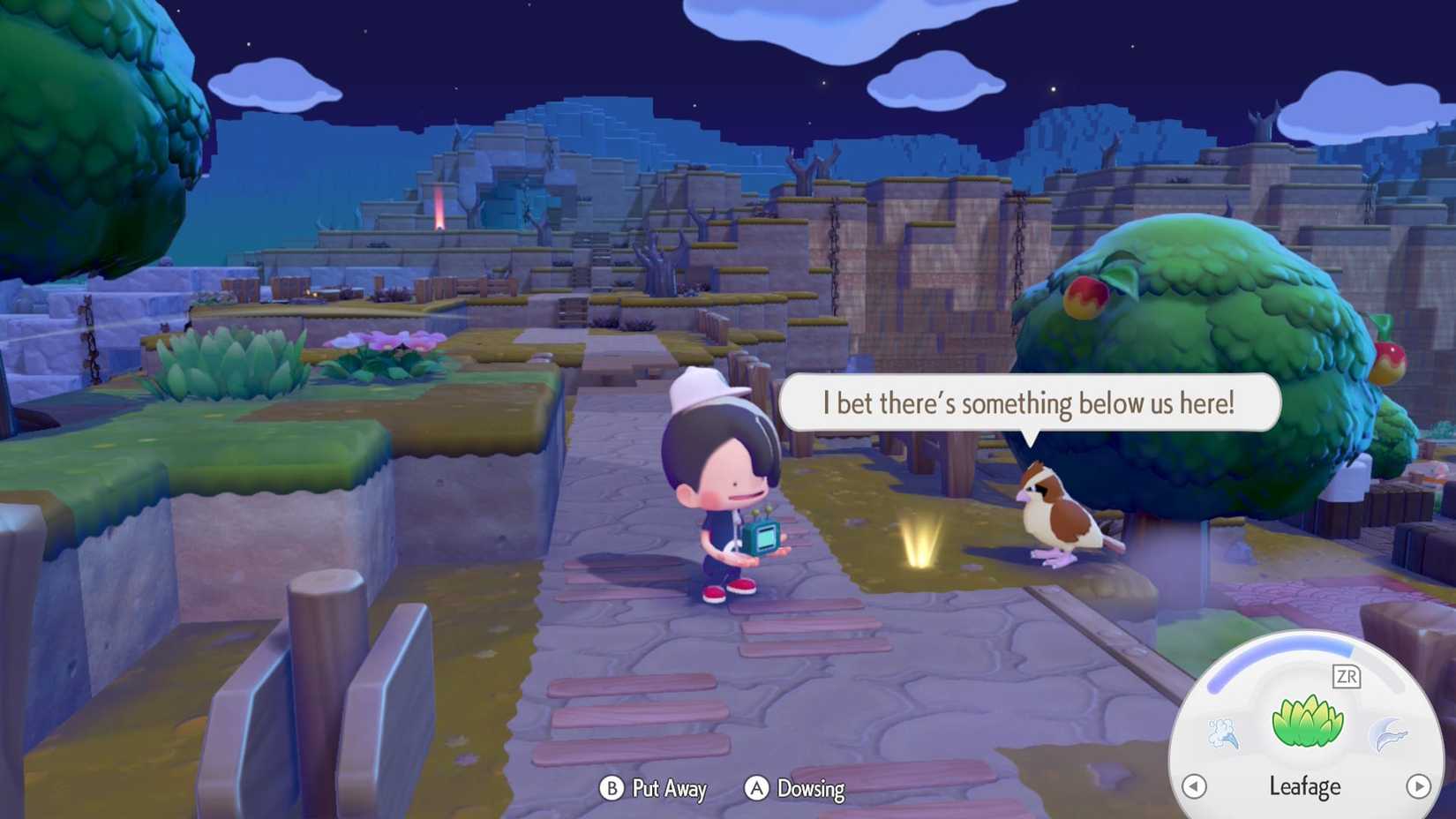Image resolution: width=1456 pixels, height=819 pixels.
Task: Select the Leafage move icon
Action: [1307, 719]
